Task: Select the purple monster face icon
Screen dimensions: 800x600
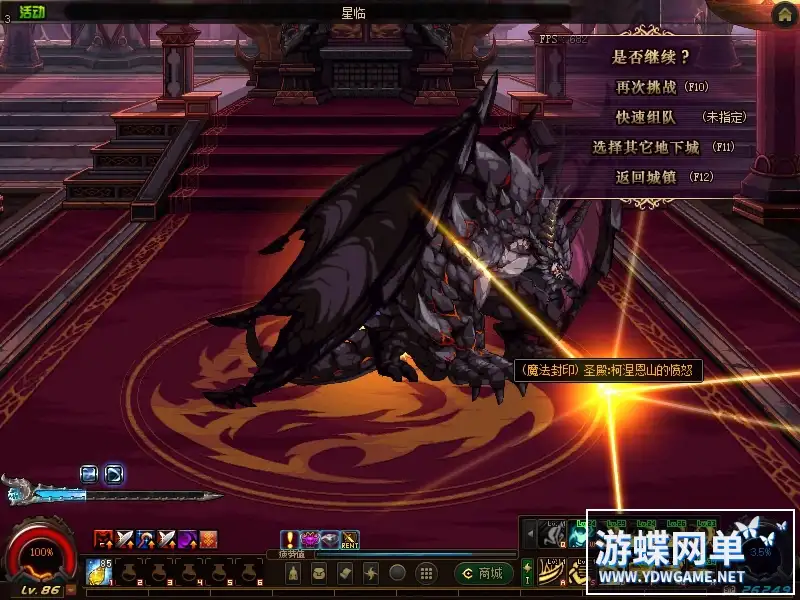Action: (x=310, y=540)
